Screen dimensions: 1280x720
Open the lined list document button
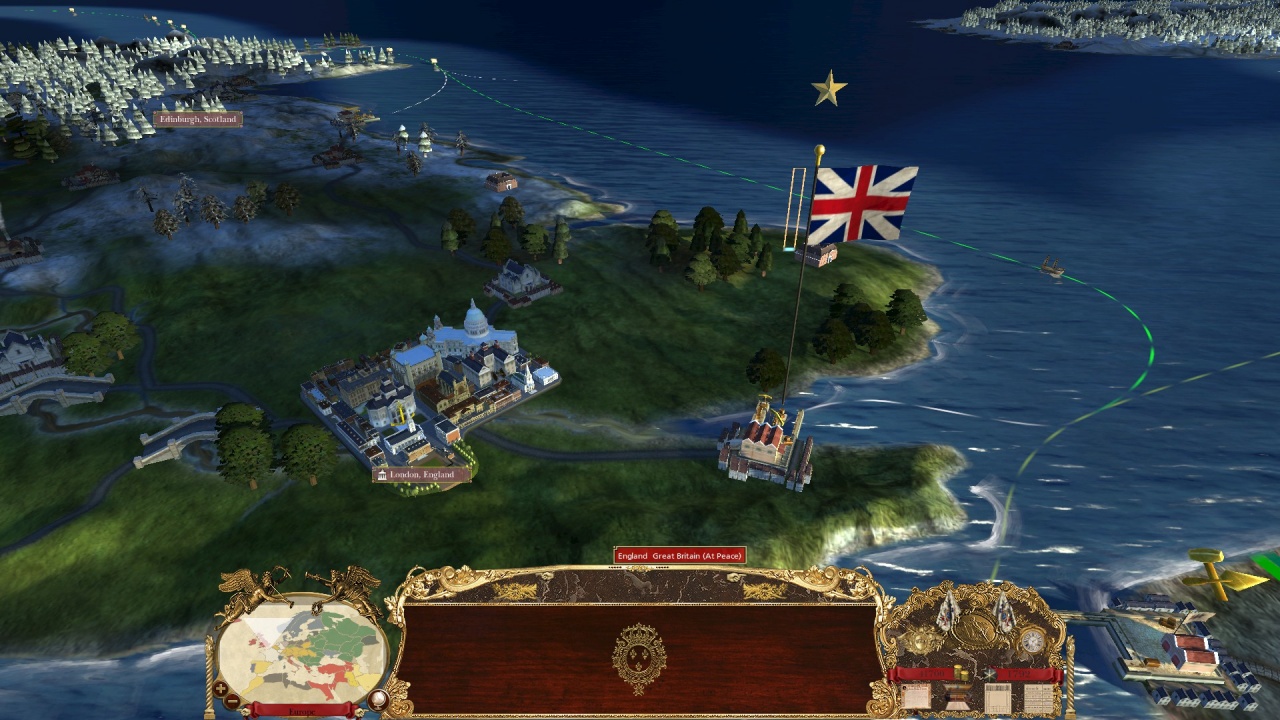1038,697
